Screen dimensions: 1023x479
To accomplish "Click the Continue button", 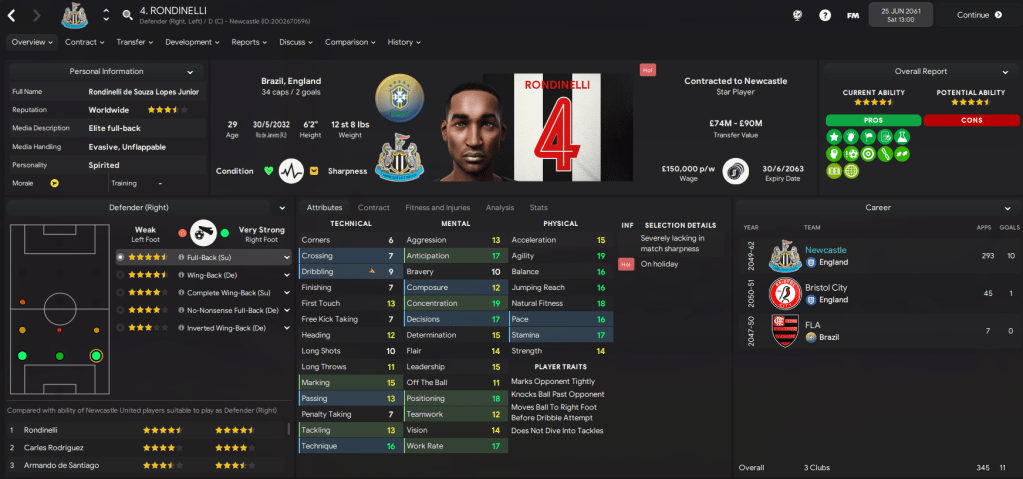I will coord(979,15).
